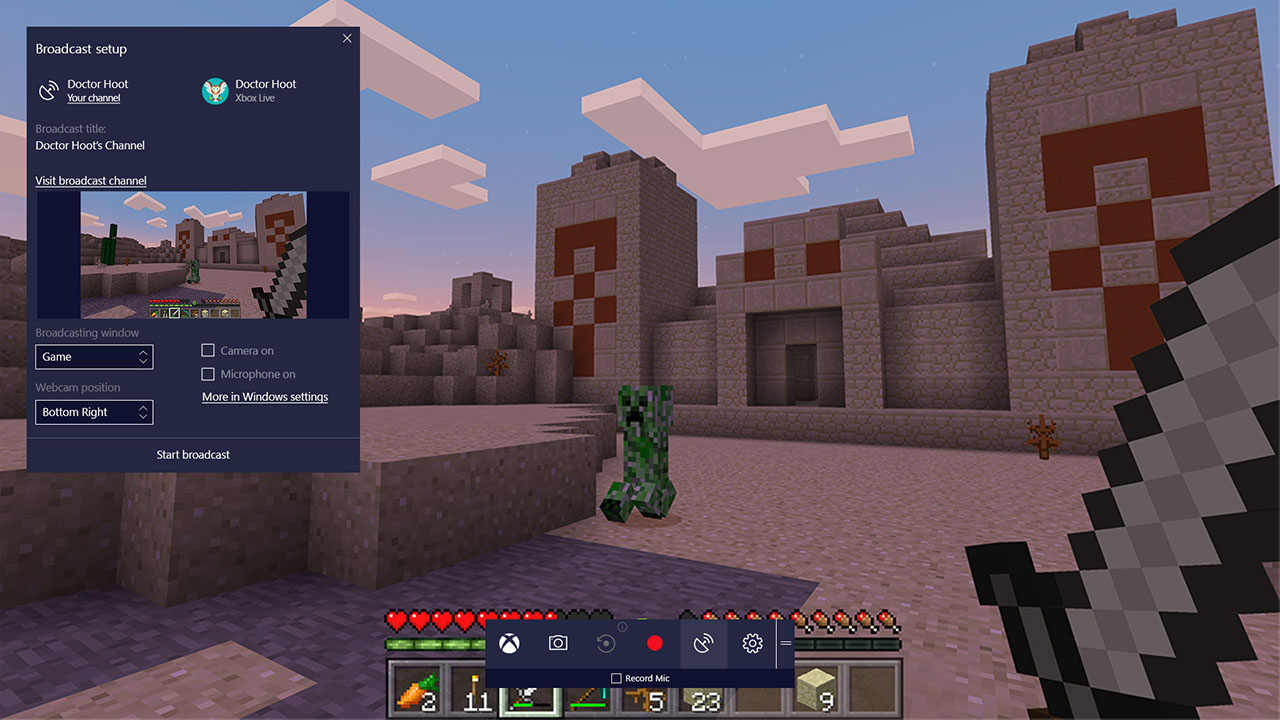Click the Doctor Hoot Xbox Live avatar
This screenshot has width=1280, height=720.
pyautogui.click(x=215, y=90)
